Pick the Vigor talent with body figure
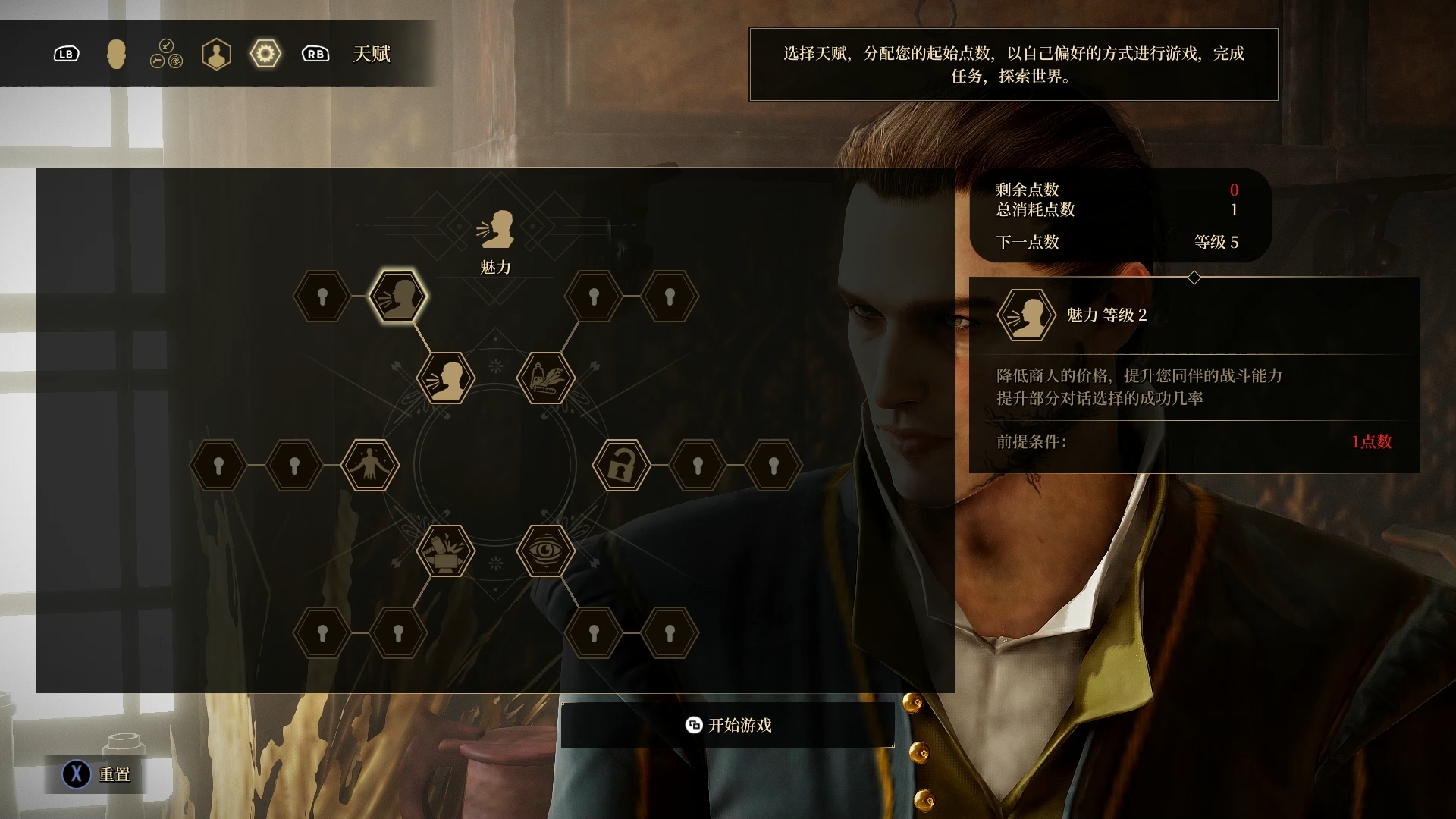The height and width of the screenshot is (819, 1456). click(370, 465)
